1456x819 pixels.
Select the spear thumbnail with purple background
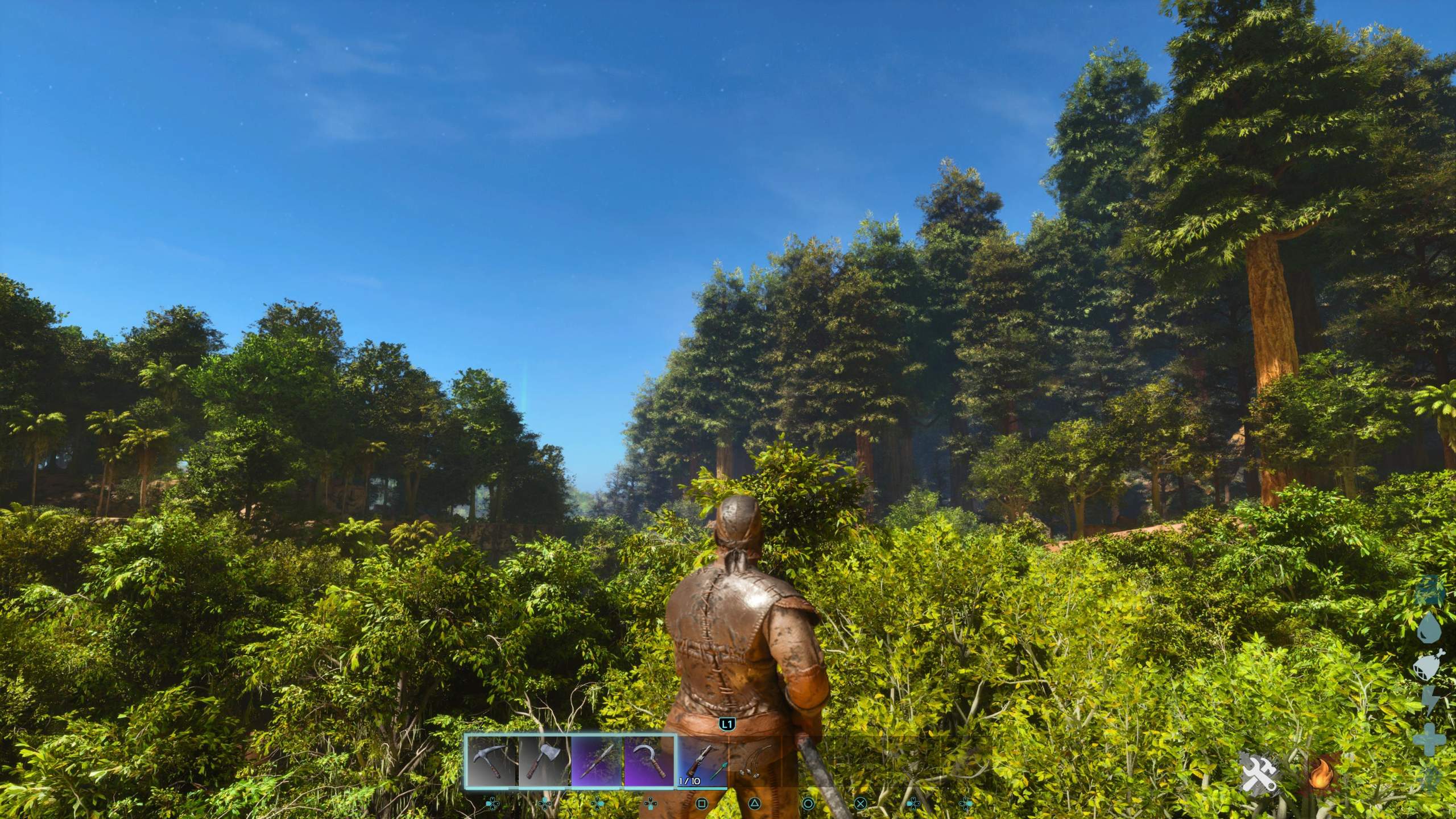tap(595, 761)
